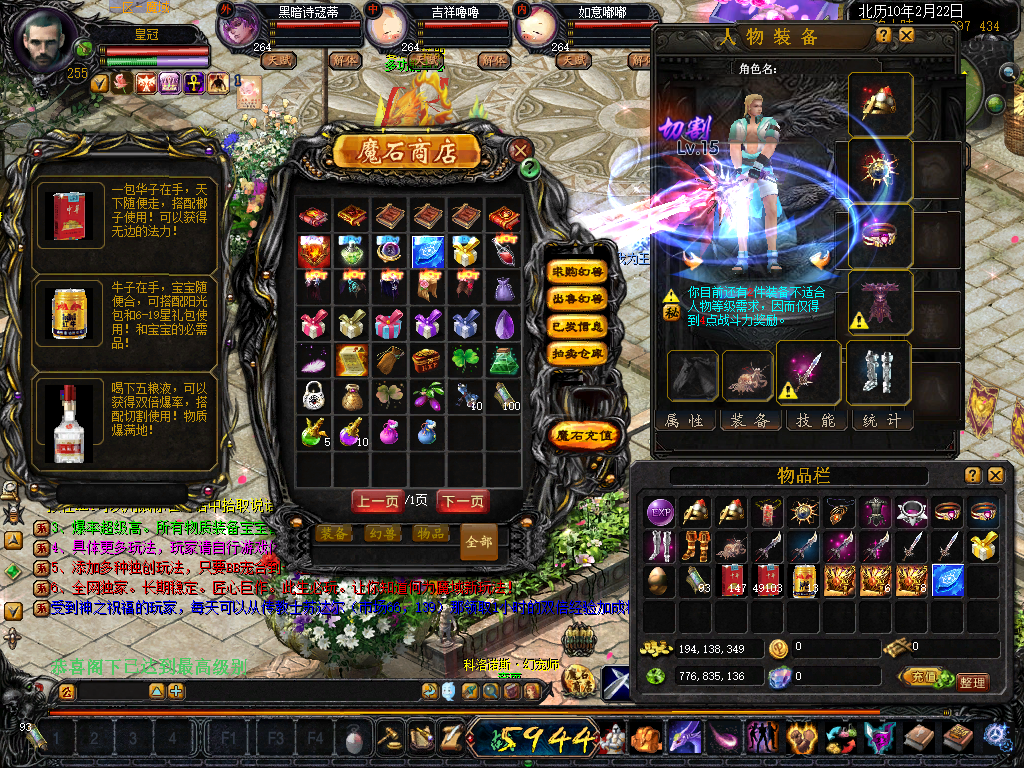
Task: Switch shop filter to 幻兽 tab
Action: coord(383,534)
